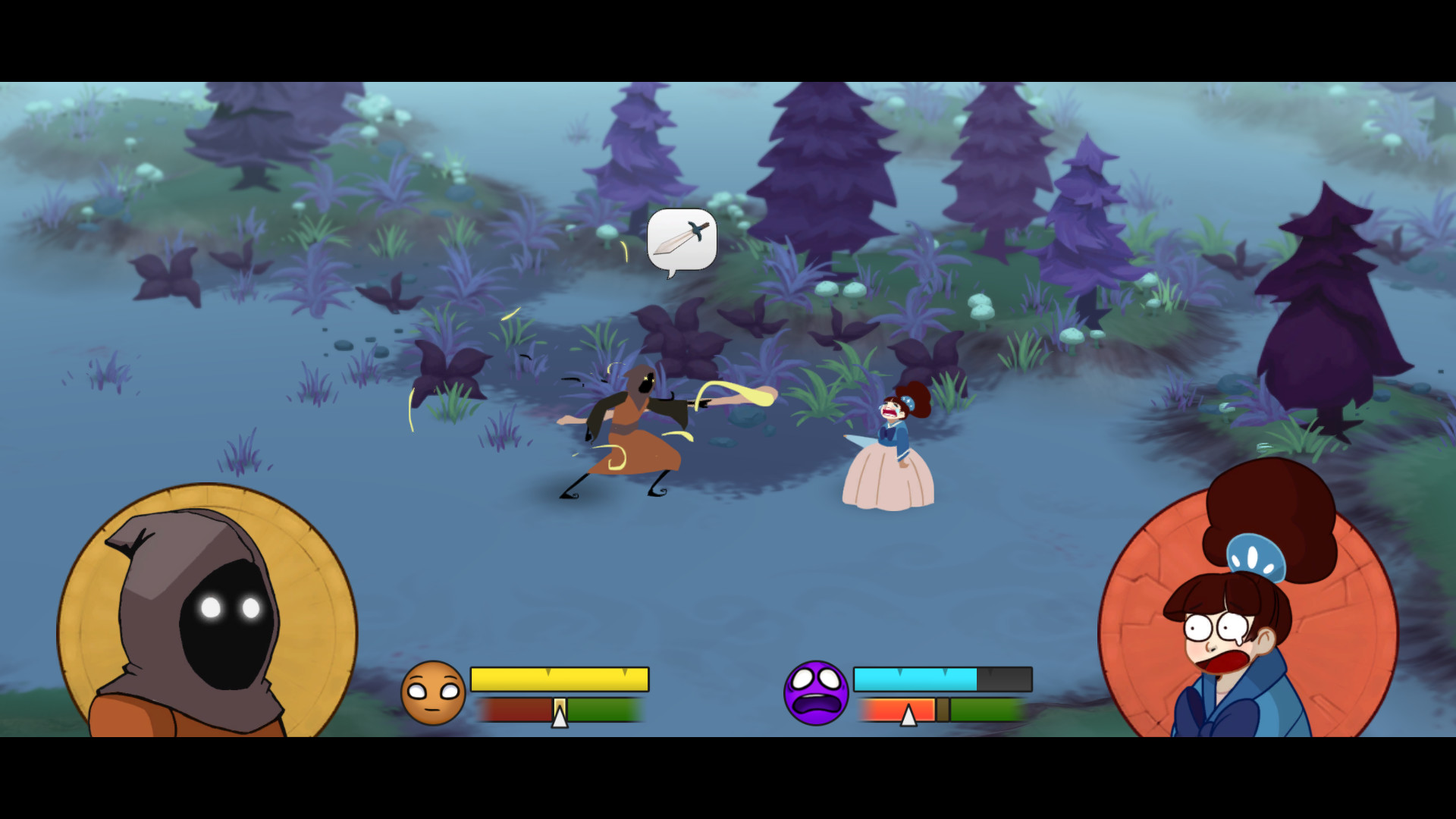Select the purple frightened face status icon
The image size is (1456, 819).
click(x=817, y=692)
